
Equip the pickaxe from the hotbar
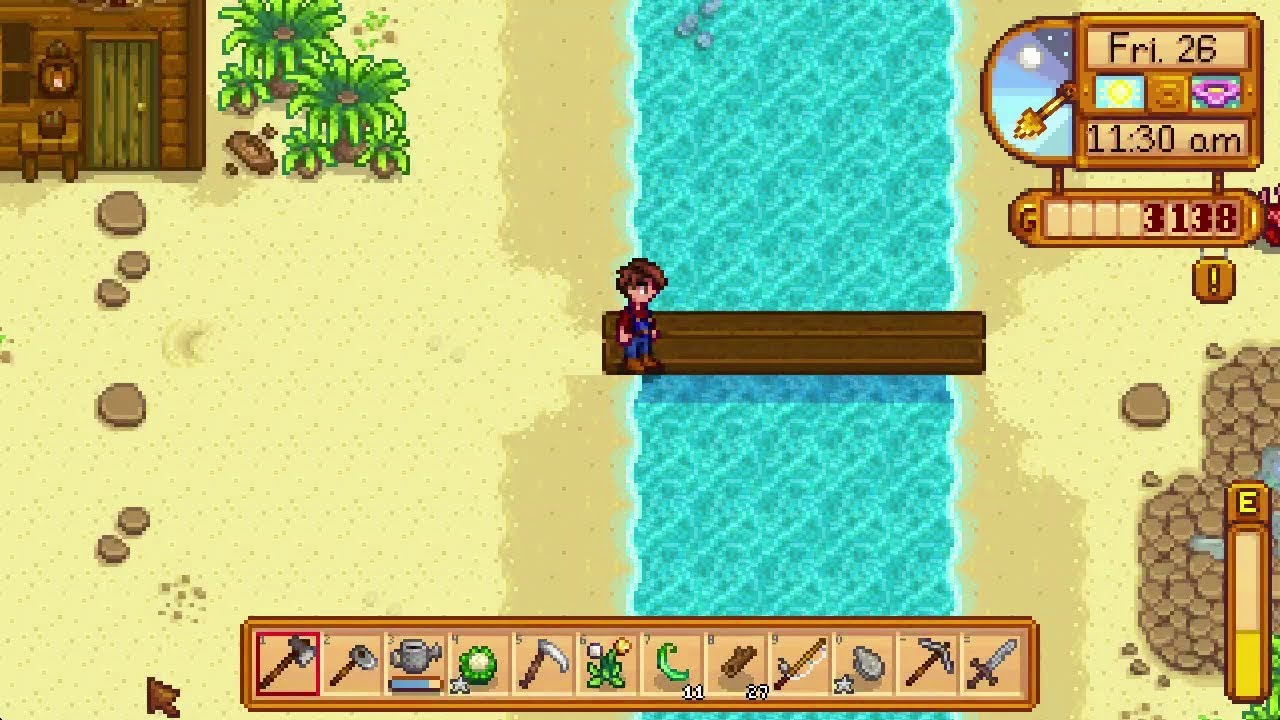click(928, 663)
